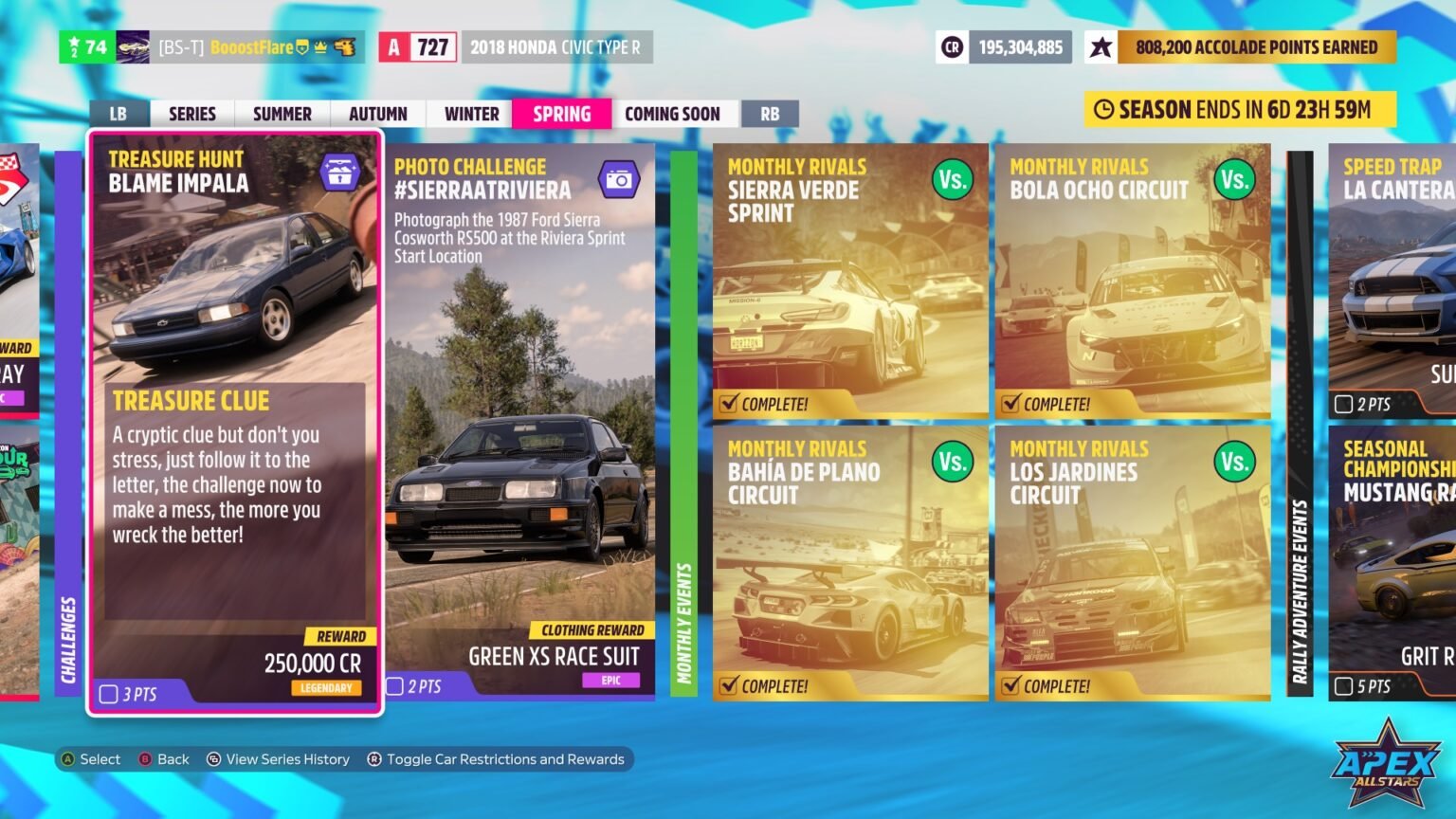The image size is (1456, 819).
Task: Click the green A Select button icon
Action: (66, 758)
